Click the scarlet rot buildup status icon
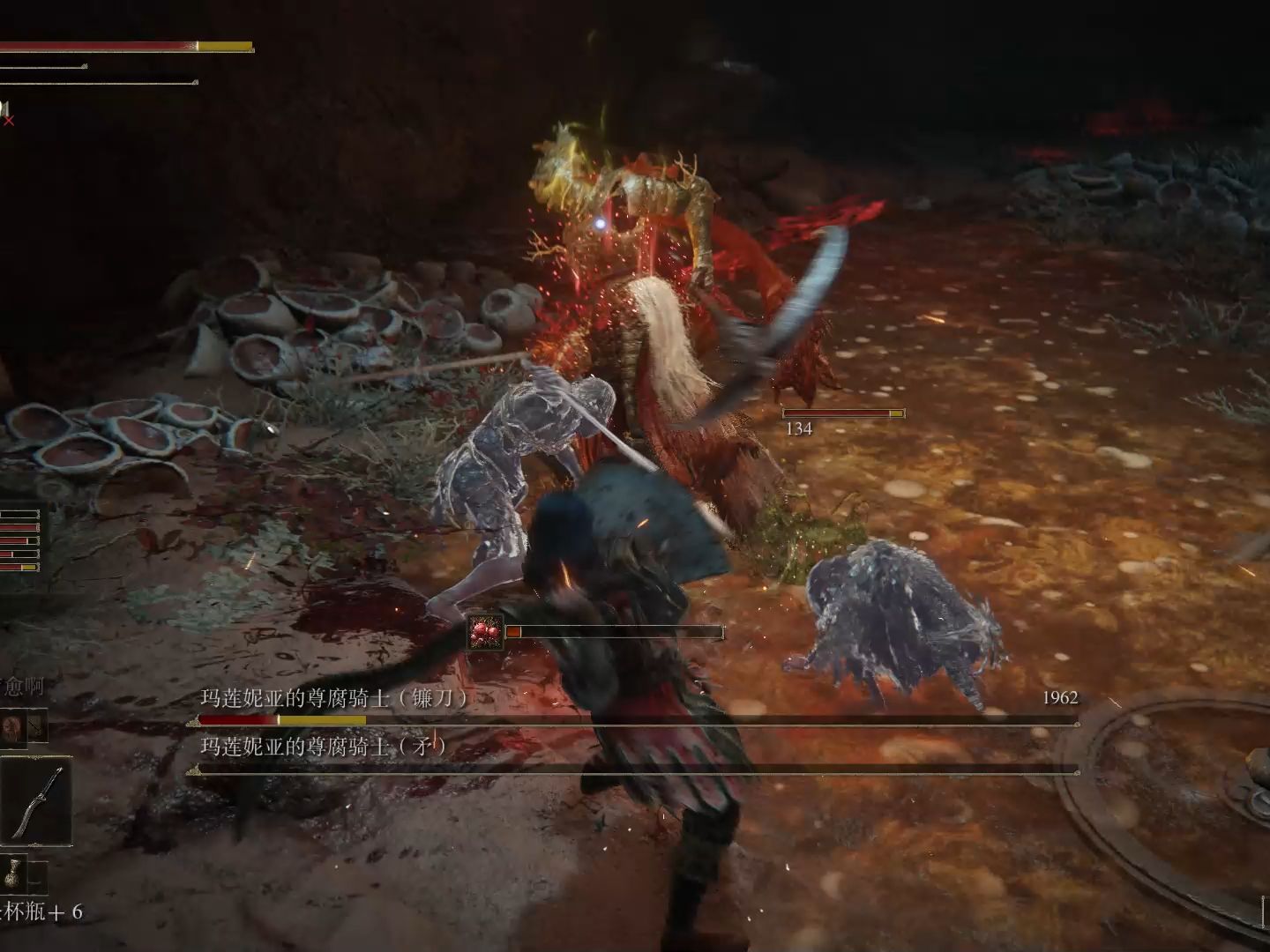 [x=486, y=632]
